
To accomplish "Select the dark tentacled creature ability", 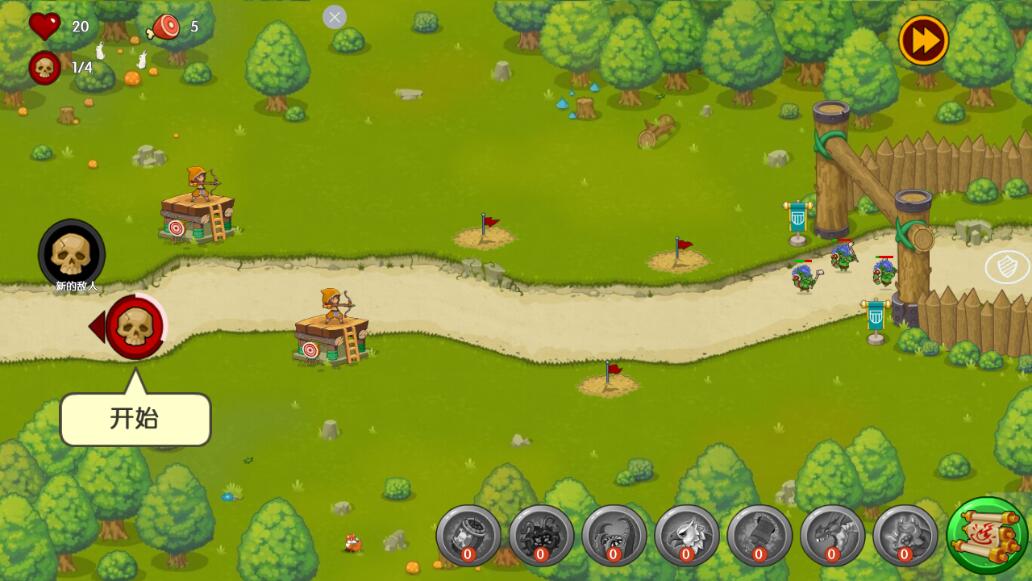I will click(541, 535).
